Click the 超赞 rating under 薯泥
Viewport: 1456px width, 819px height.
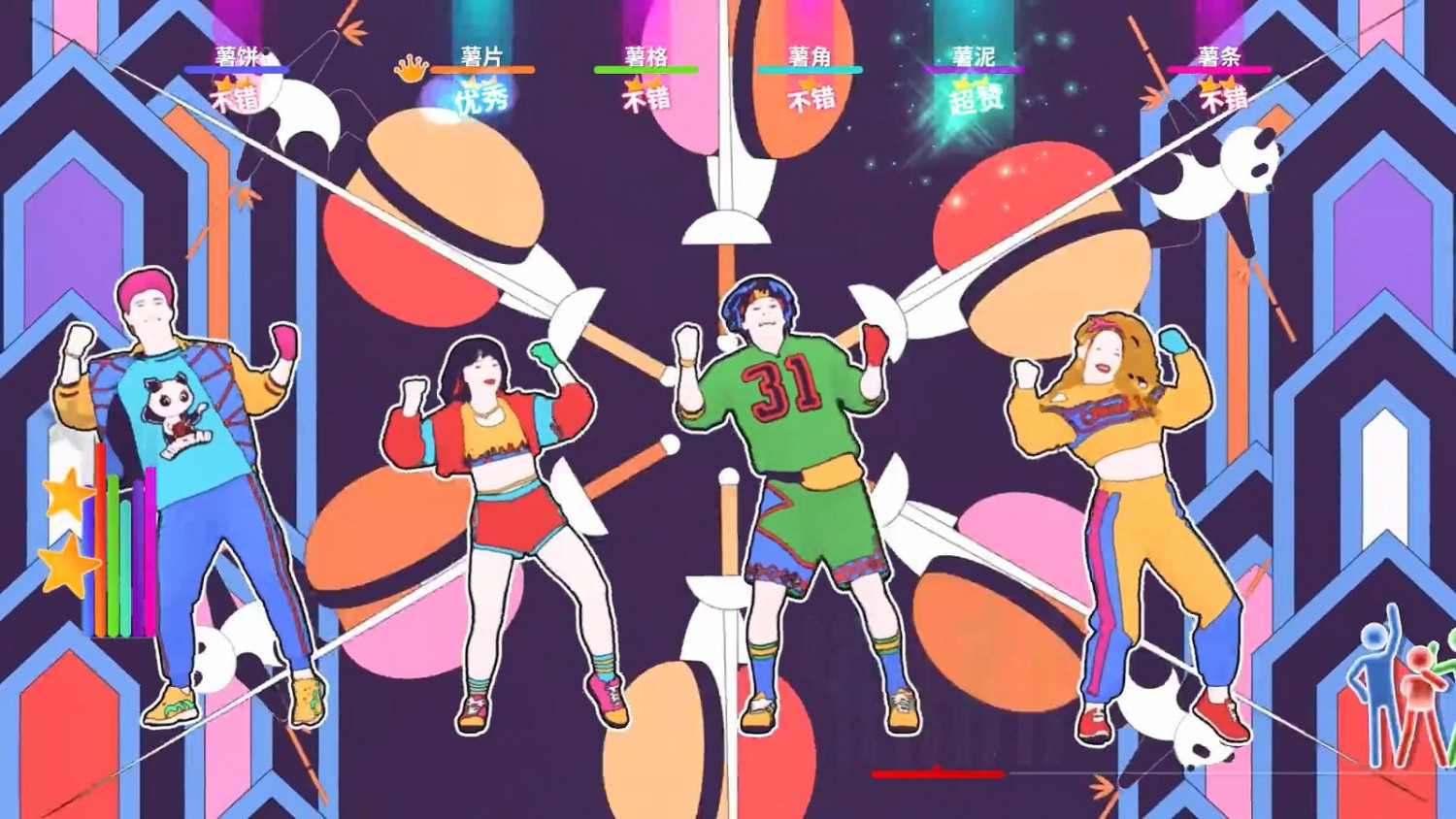pos(976,98)
